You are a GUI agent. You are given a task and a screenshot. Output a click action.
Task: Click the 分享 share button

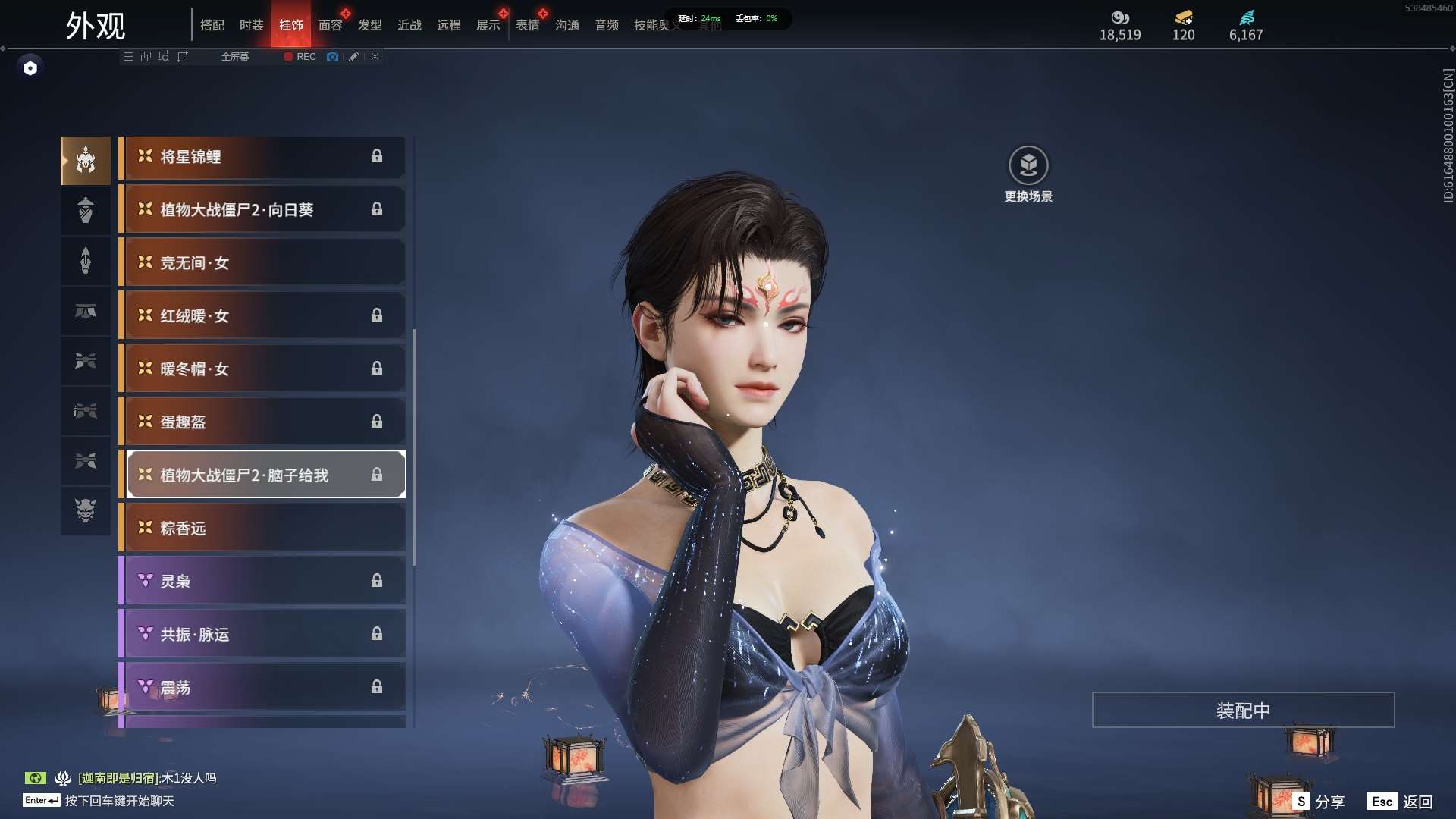[x=1319, y=802]
